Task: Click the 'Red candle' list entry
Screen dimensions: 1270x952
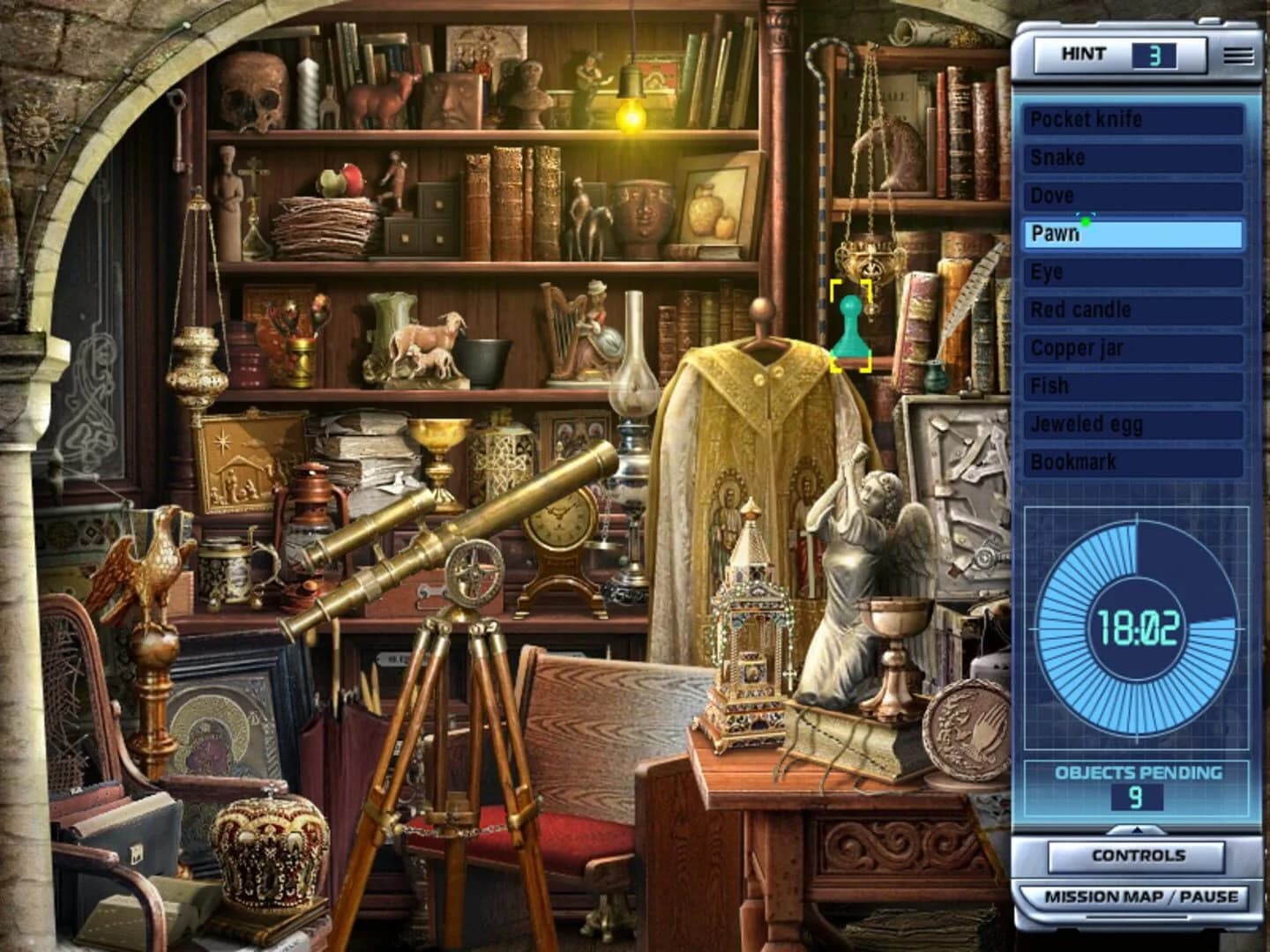Action: tap(1133, 309)
